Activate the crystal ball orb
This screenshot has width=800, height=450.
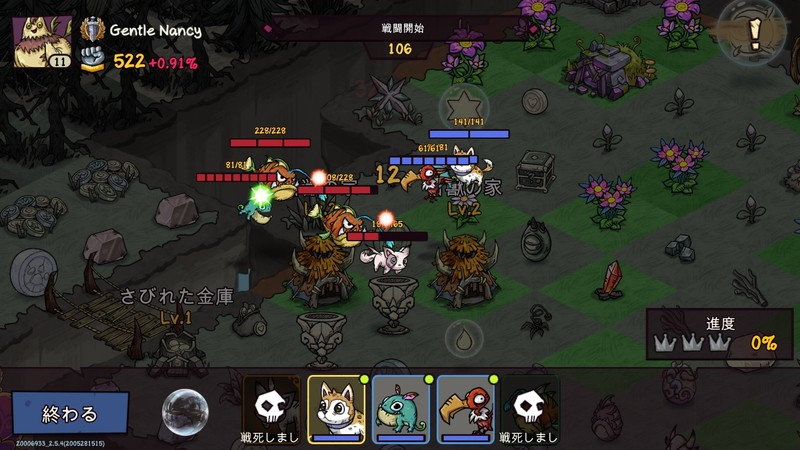(x=184, y=411)
